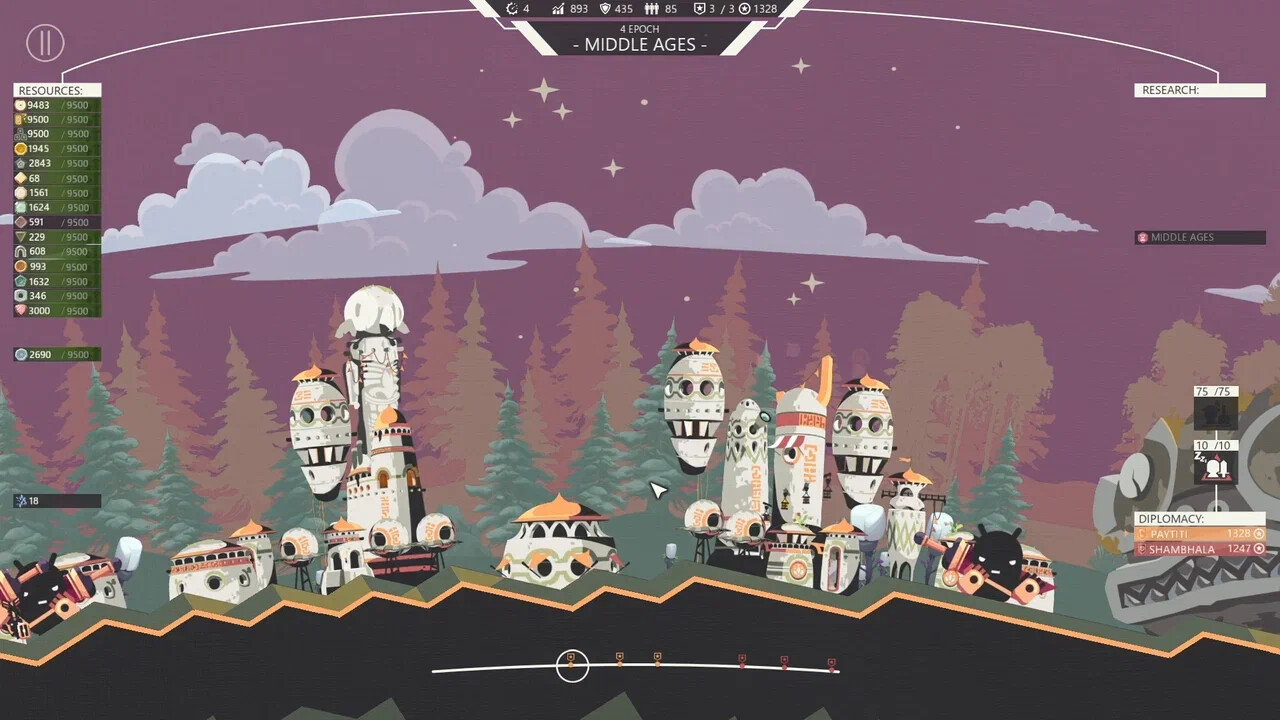
Task: Open the MIDDLE AGES notification on right edge
Action: (1199, 237)
